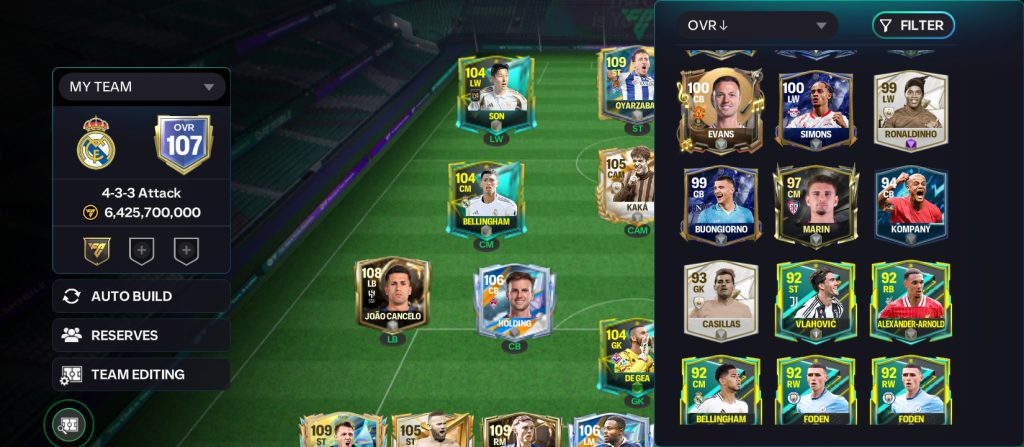The height and width of the screenshot is (447, 1024).
Task: Click the formation tactics round icon
Action: coord(69,426)
